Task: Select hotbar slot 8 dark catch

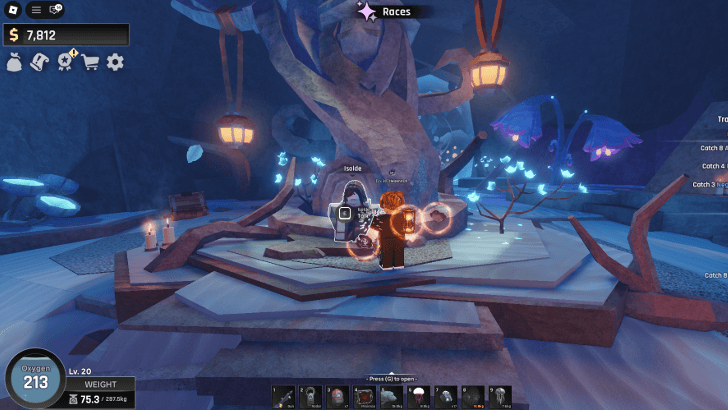Action: [472, 397]
